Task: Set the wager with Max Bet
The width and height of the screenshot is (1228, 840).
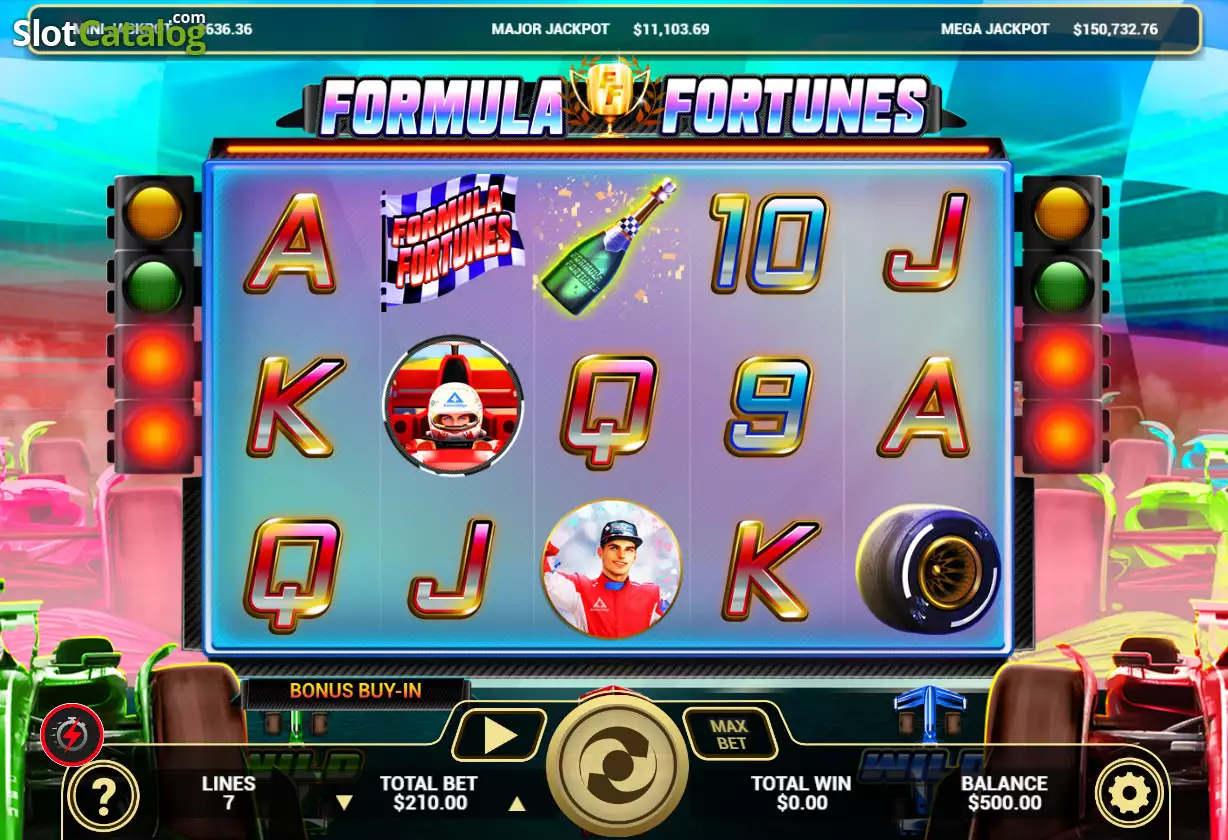Action: point(730,735)
